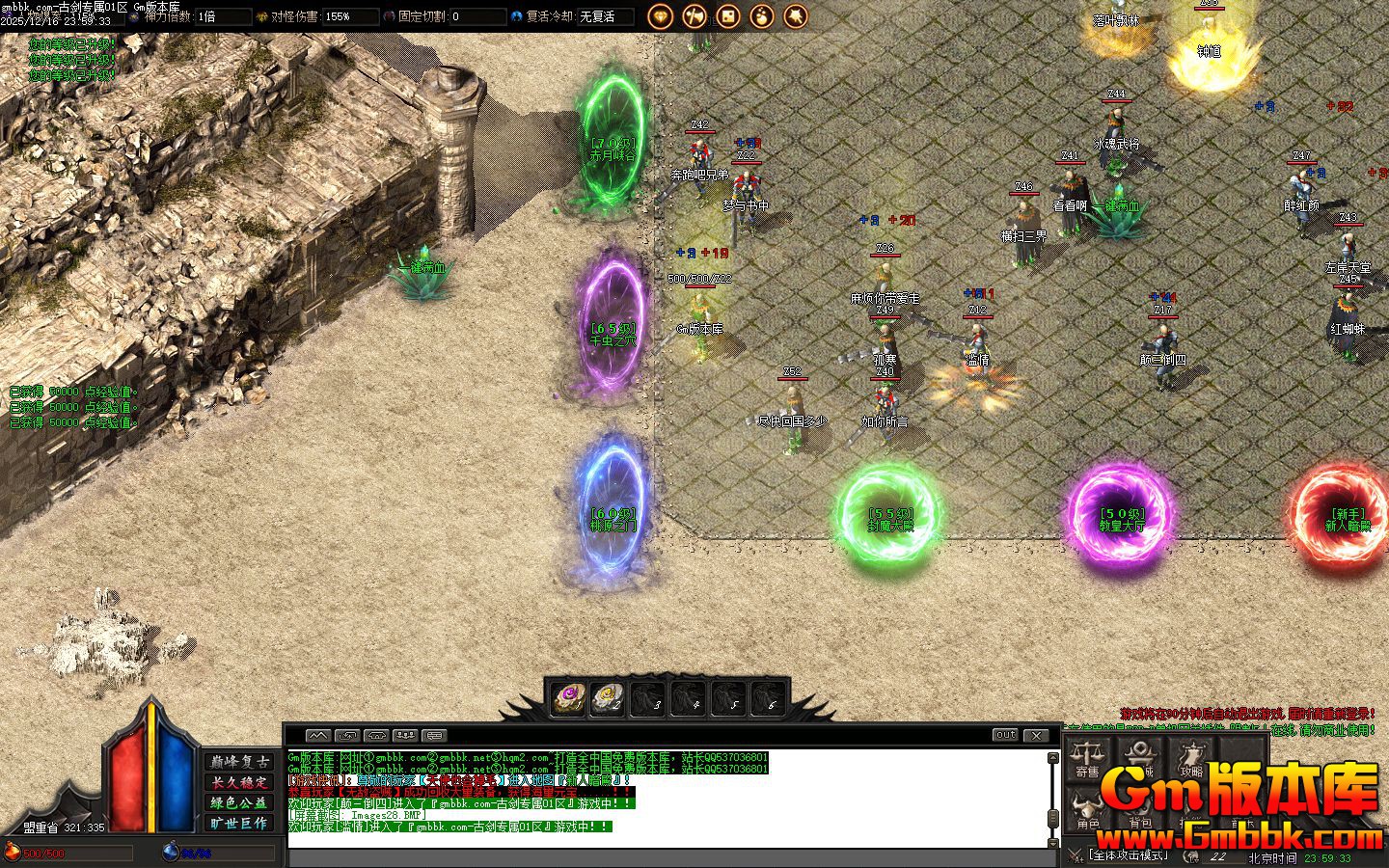1389x868 pixels.
Task: Click the first chat channel button (mountain icon)
Action: 318,736
